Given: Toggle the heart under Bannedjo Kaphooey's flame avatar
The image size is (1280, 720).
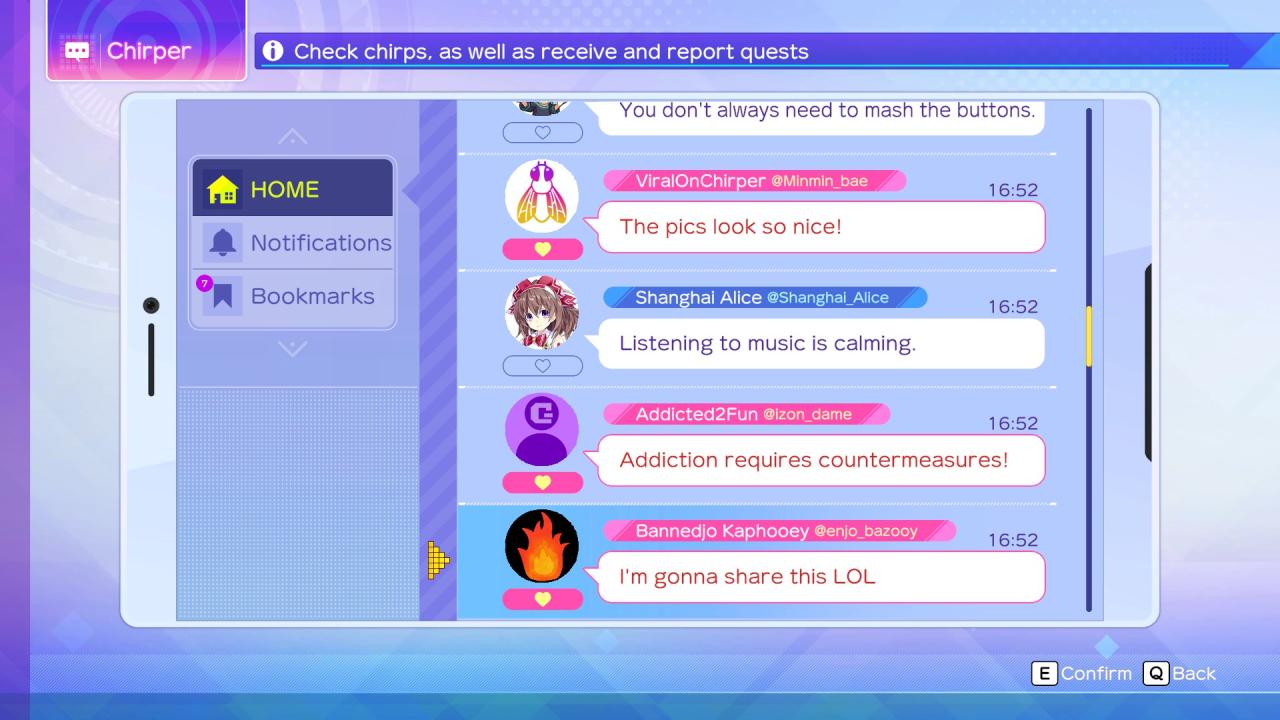Looking at the screenshot, I should pos(542,599).
